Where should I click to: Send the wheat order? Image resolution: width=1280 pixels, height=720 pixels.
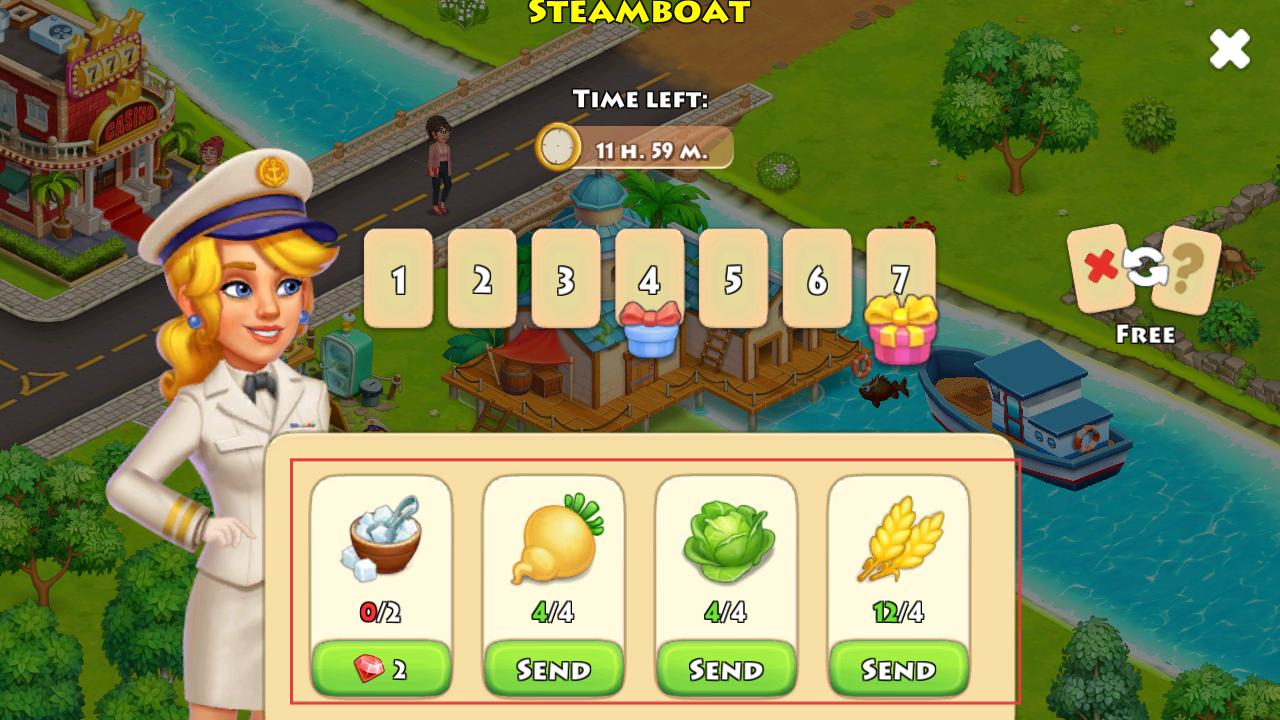[898, 669]
